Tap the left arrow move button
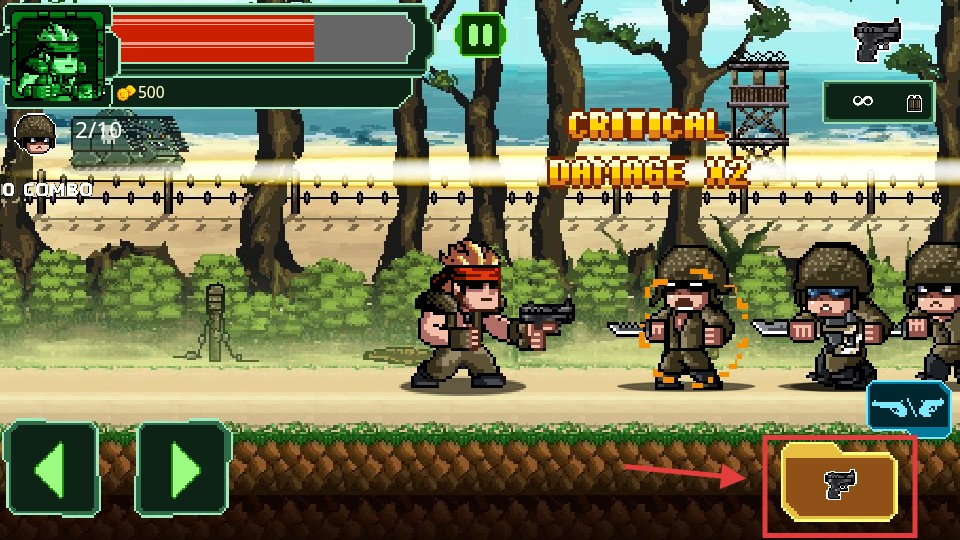 point(52,469)
